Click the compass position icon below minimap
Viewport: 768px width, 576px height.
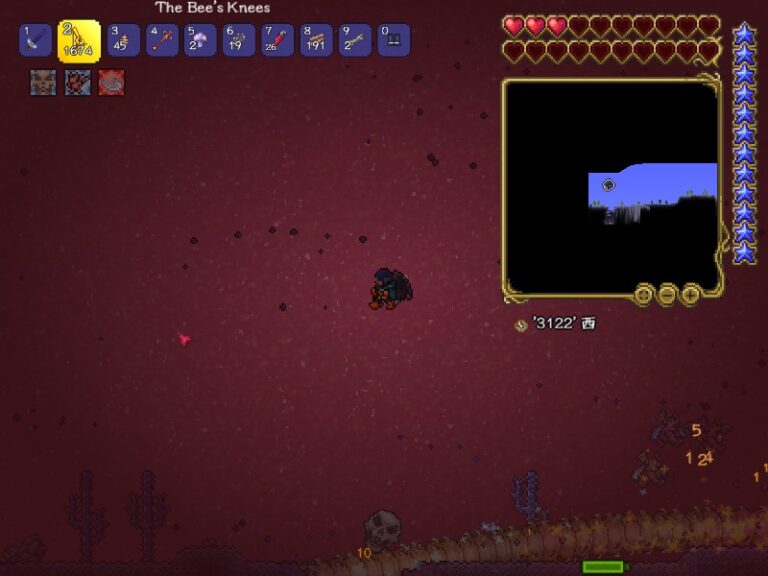520,325
